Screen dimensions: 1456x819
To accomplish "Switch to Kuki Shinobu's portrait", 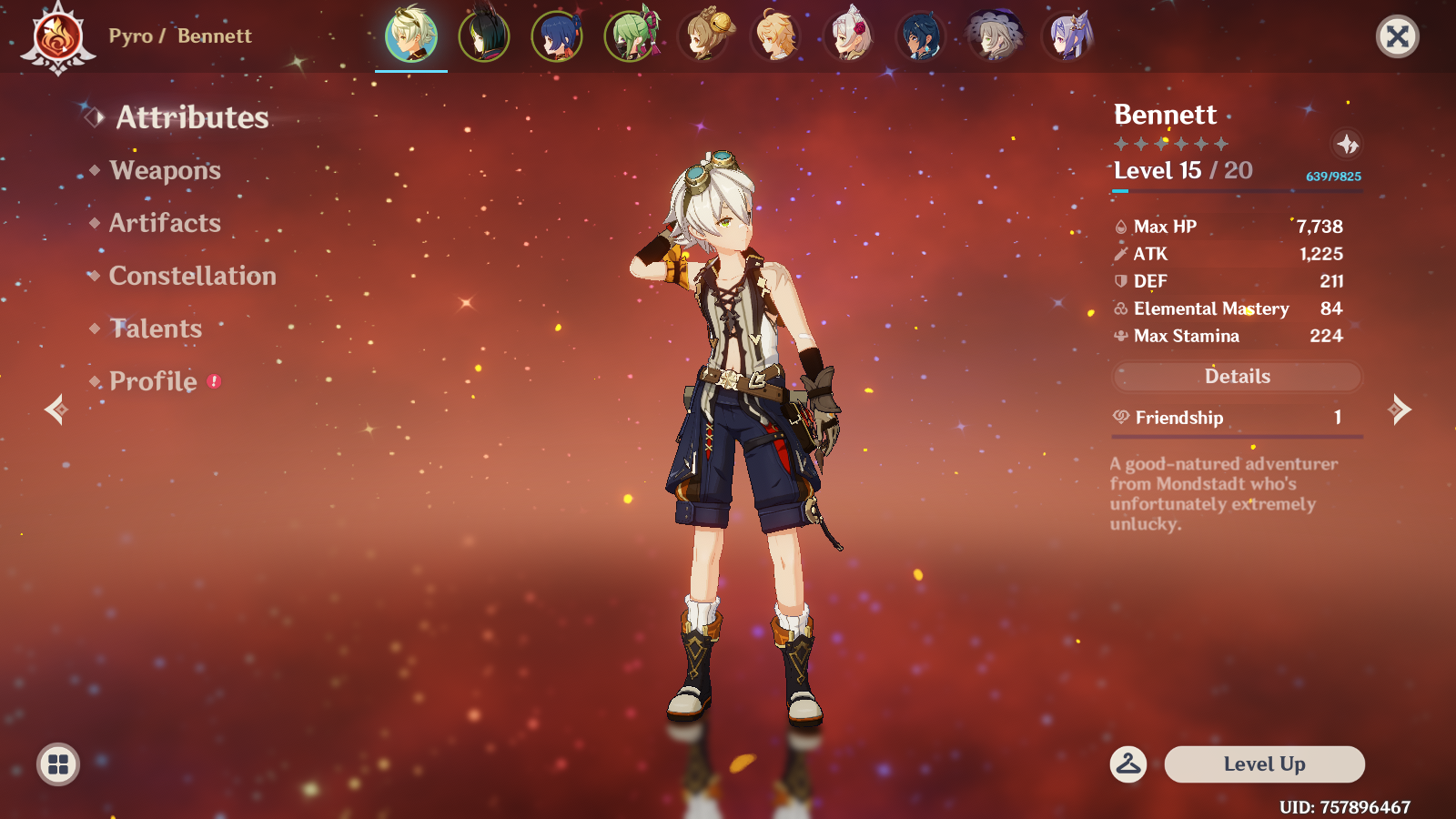I will 630,36.
